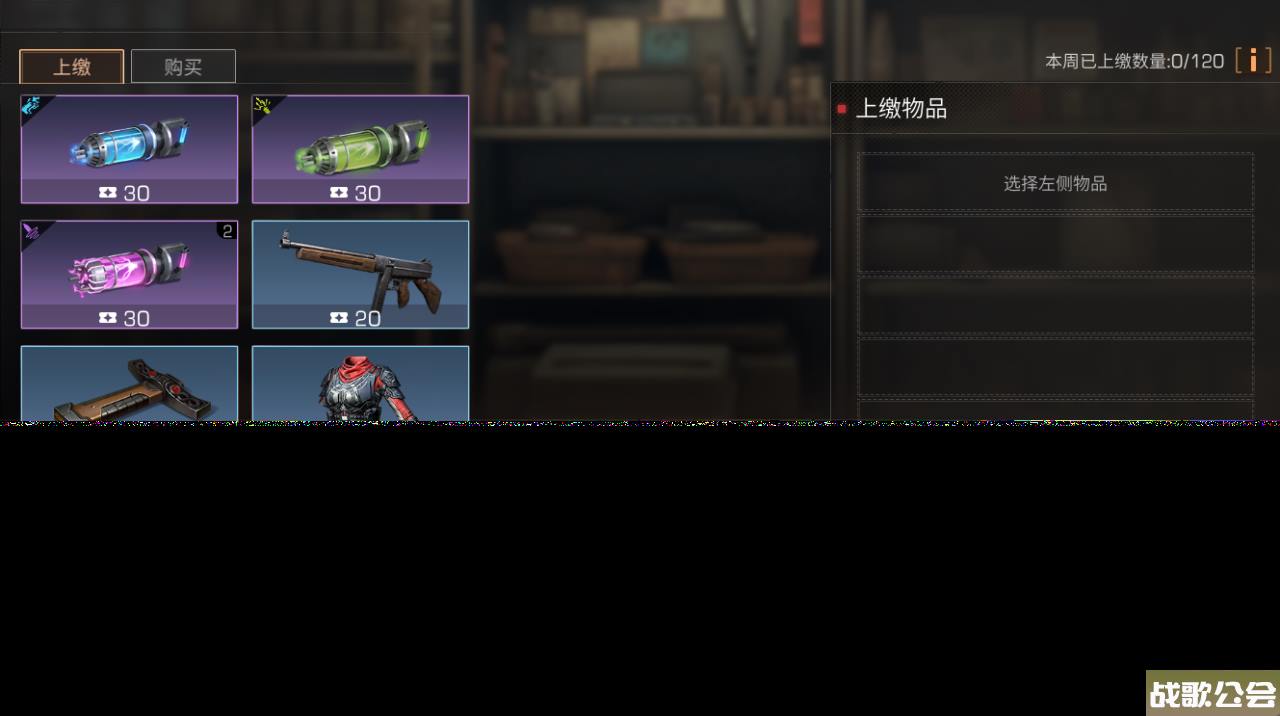
Task: Select the submachine gun worth 20
Action: pyautogui.click(x=360, y=274)
